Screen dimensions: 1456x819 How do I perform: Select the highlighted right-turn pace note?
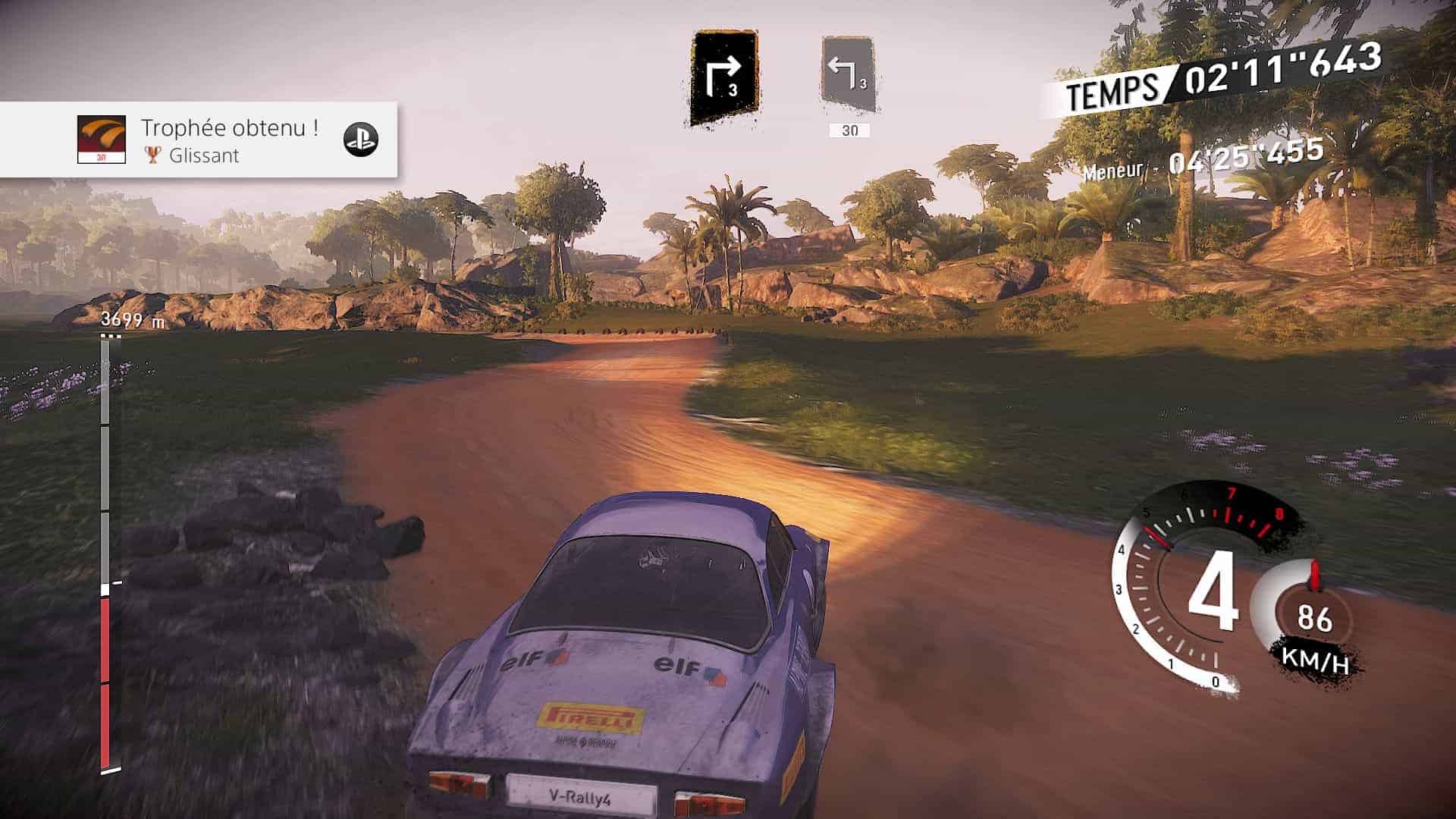point(723,78)
